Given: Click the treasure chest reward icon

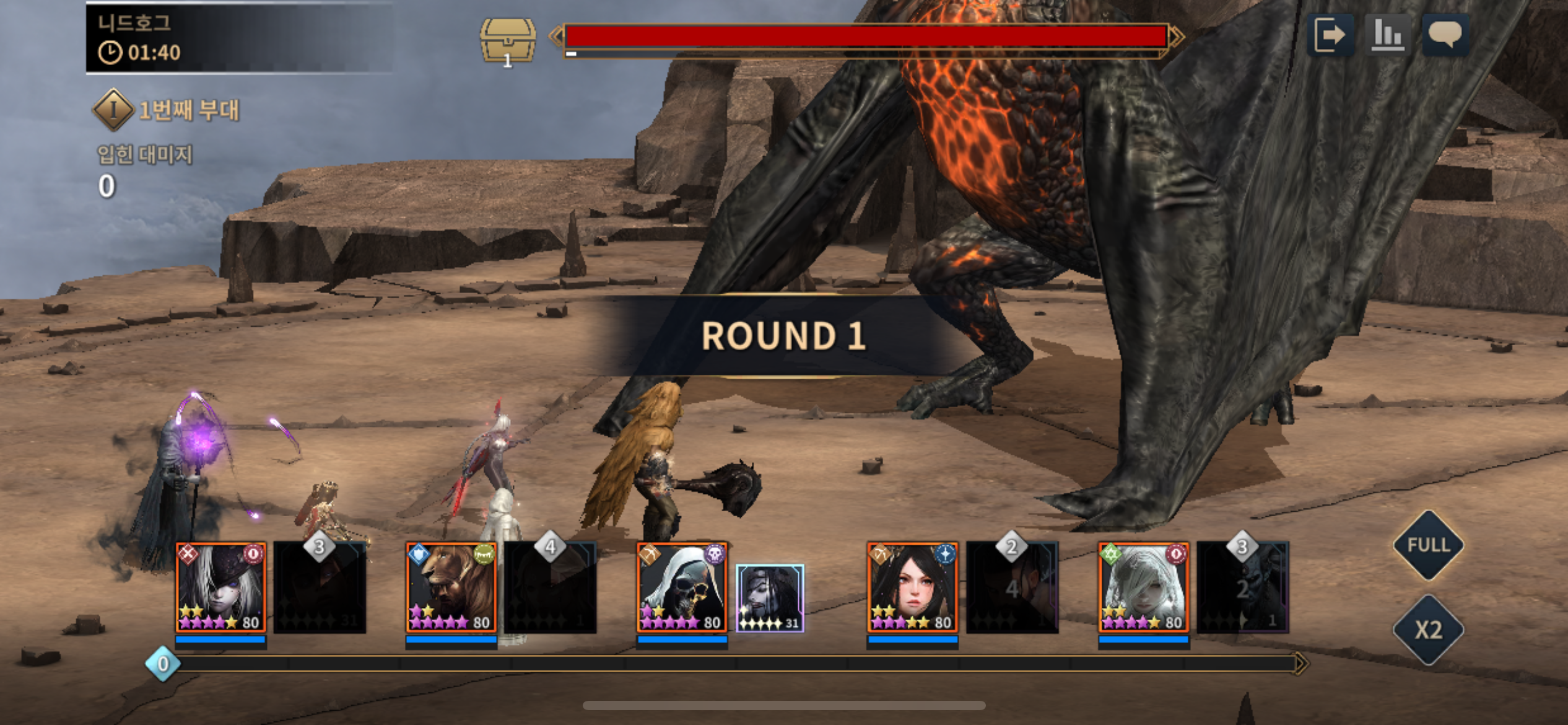Looking at the screenshot, I should [508, 41].
